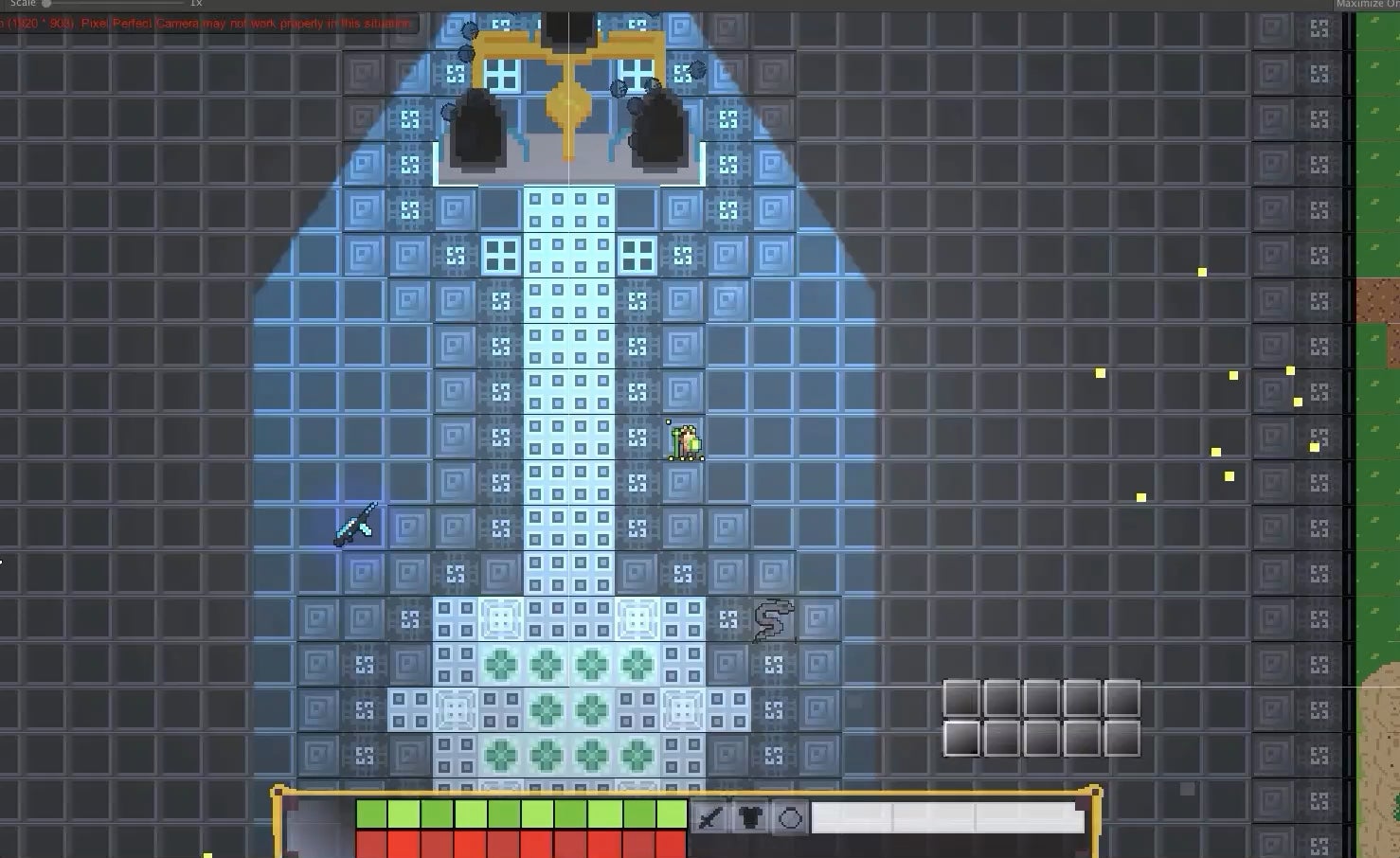
Task: Select the player character sprite
Action: tap(685, 440)
